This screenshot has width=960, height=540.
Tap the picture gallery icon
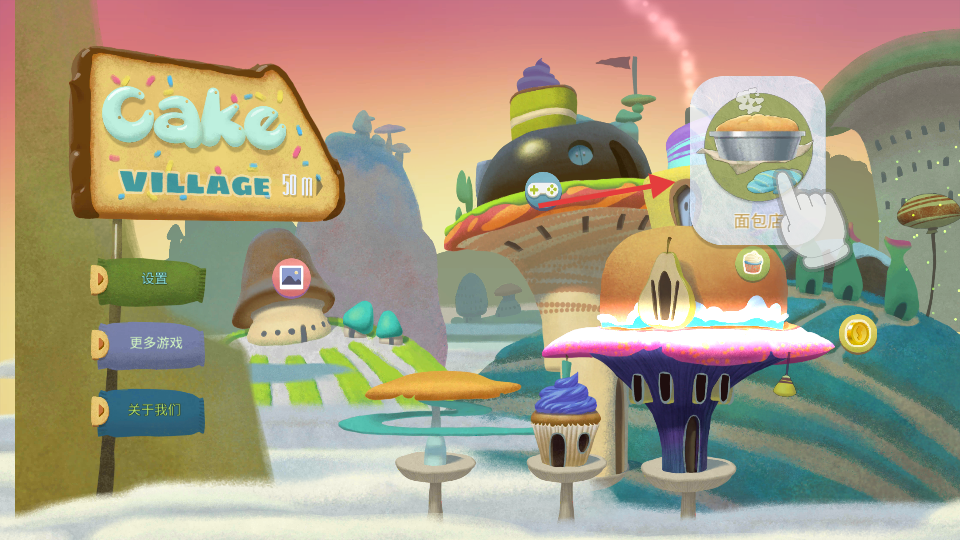(292, 277)
